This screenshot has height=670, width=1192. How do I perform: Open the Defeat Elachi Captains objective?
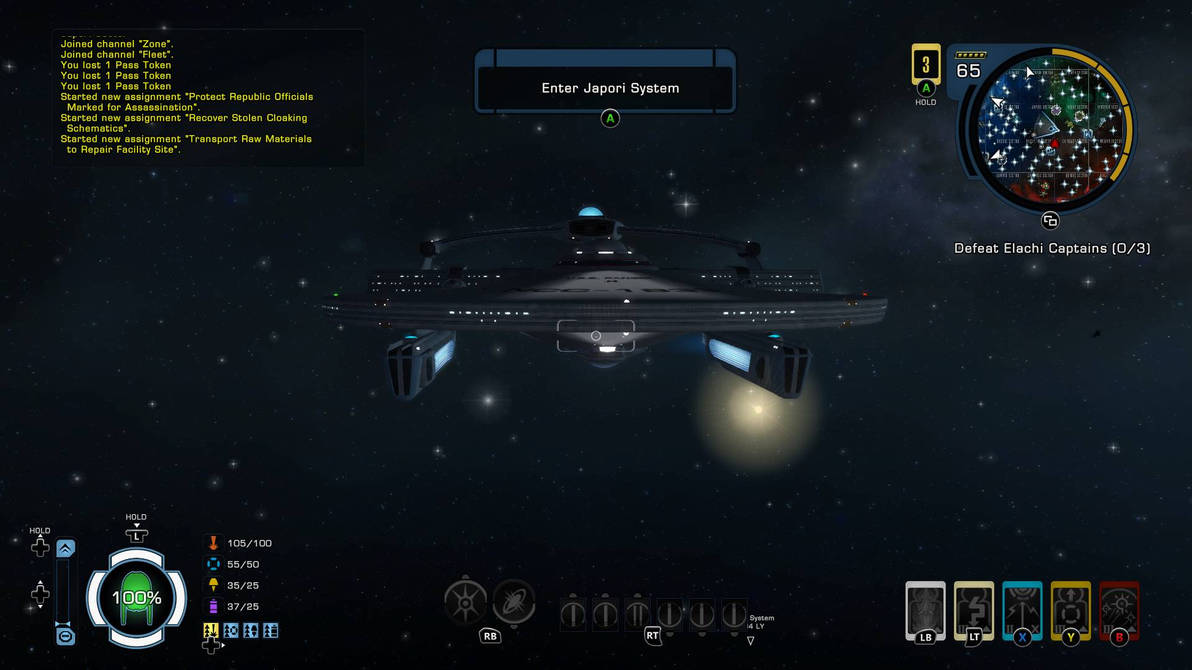click(x=1052, y=248)
